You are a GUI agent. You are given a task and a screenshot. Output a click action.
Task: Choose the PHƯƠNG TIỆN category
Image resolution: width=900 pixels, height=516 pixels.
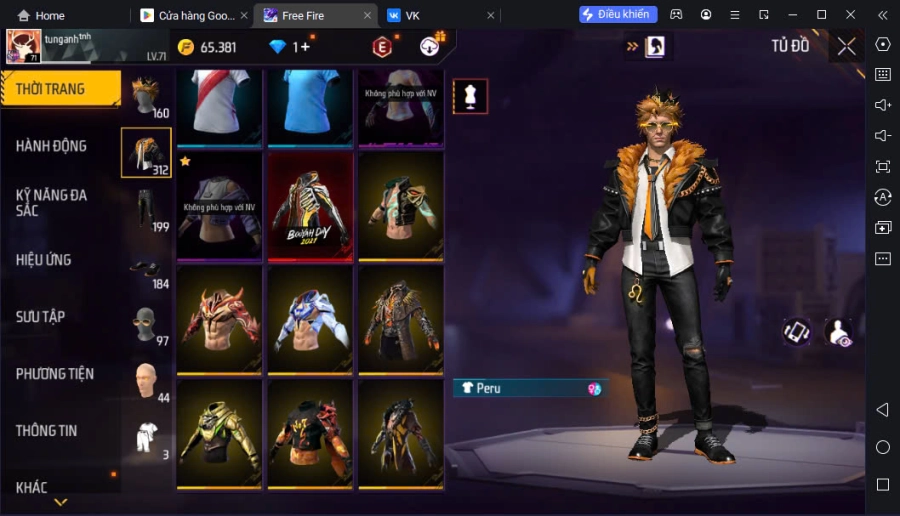54,374
